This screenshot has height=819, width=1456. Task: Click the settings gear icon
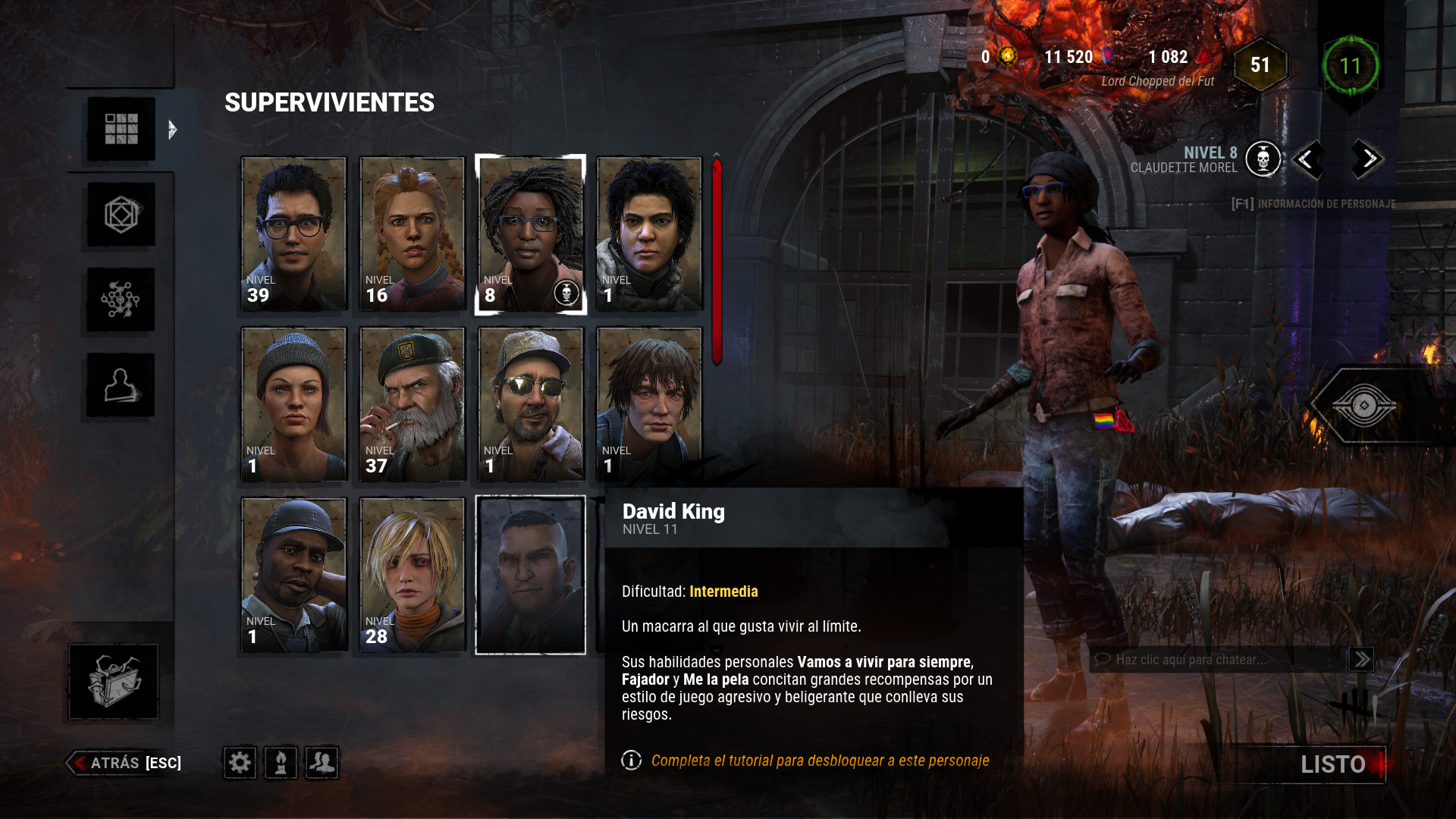(x=240, y=763)
